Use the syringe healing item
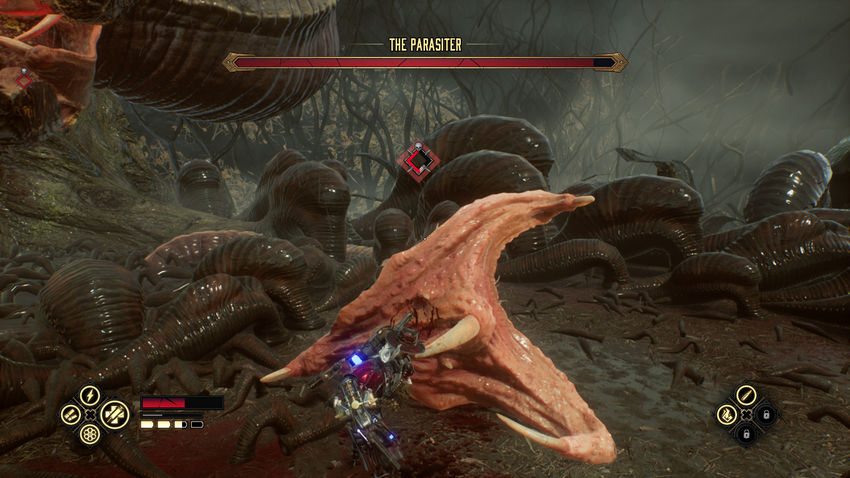Image resolution: width=850 pixels, height=478 pixels. point(113,414)
